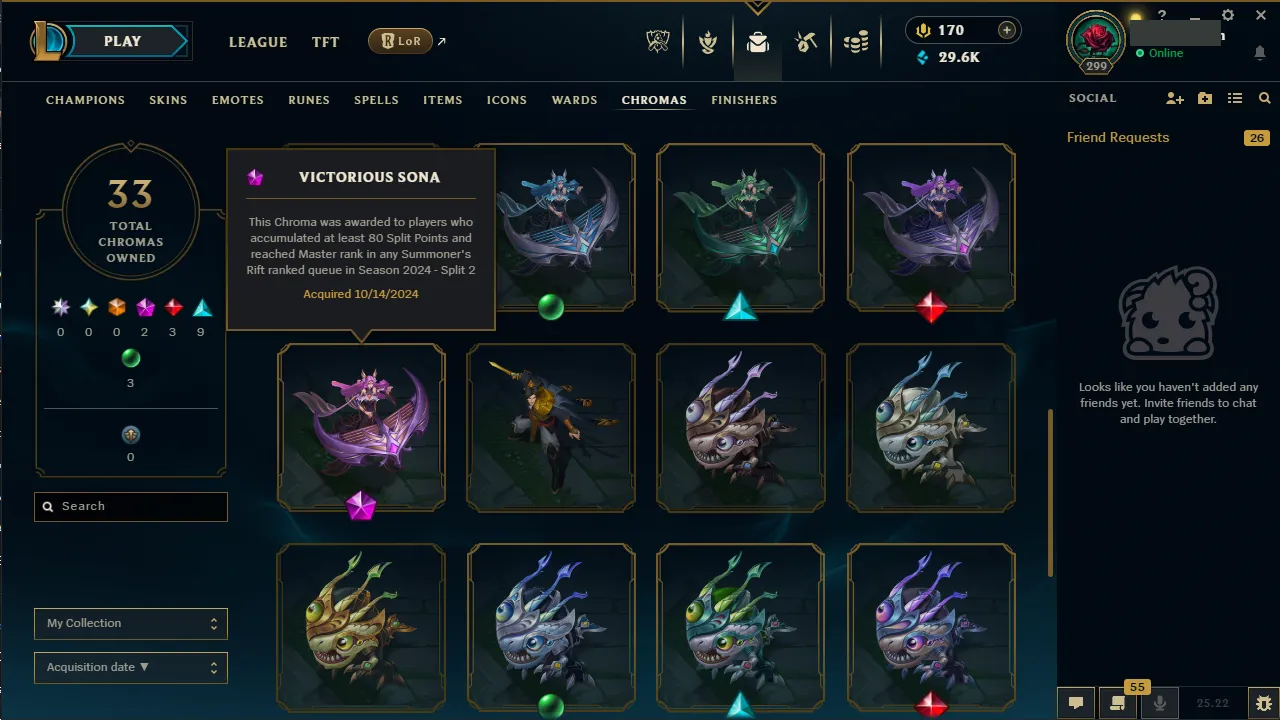Open the Clash trophy icon
Image resolution: width=1280 pixels, height=720 pixels.
707,42
